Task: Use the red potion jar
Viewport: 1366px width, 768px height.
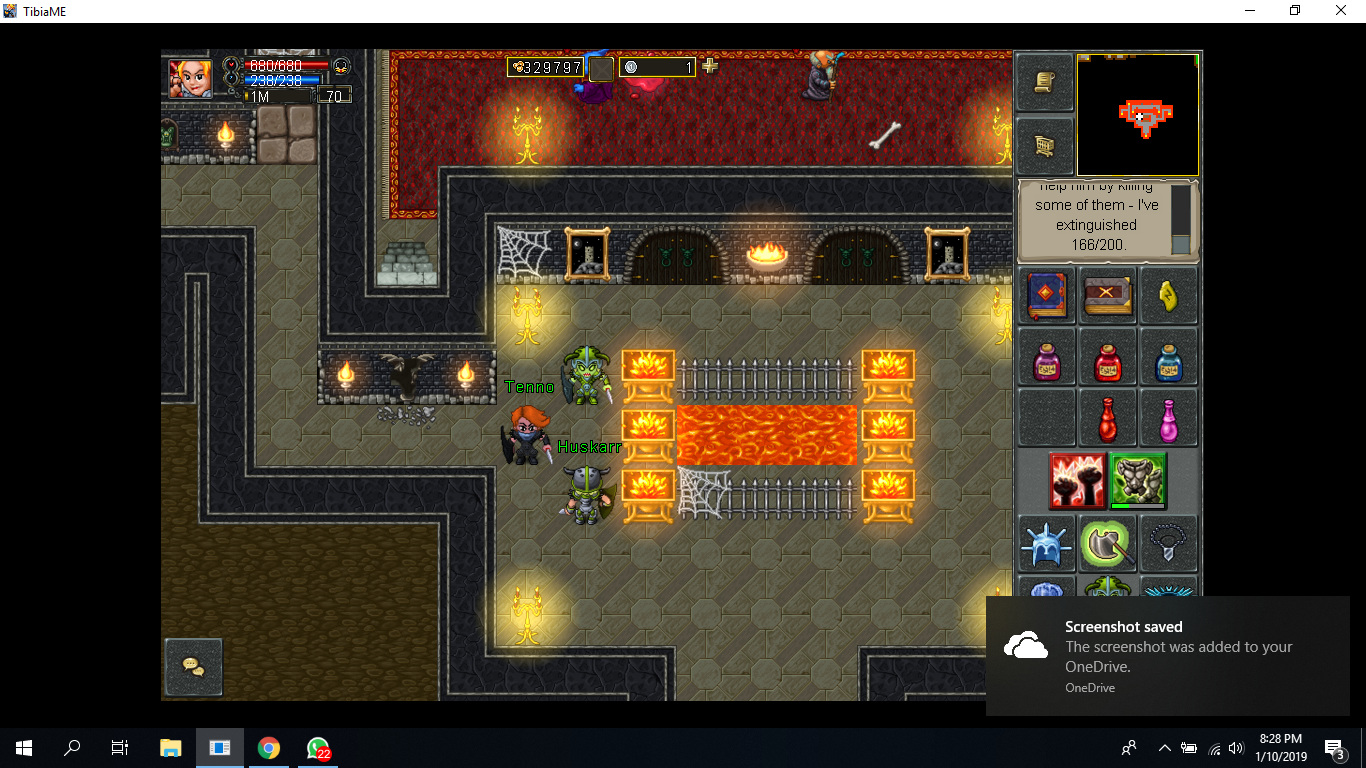Action: (1108, 358)
